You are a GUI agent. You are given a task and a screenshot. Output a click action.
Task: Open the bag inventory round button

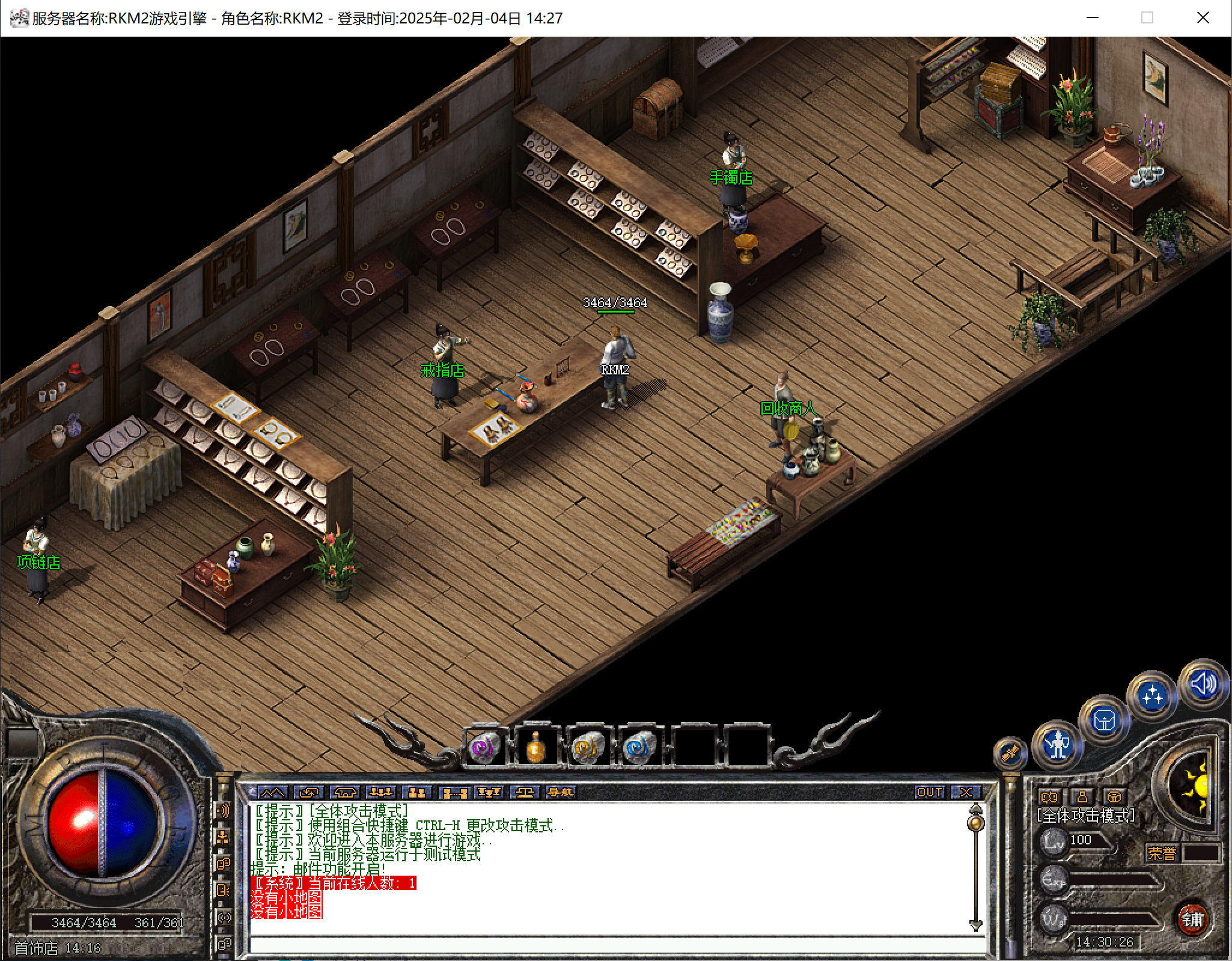tap(1105, 720)
